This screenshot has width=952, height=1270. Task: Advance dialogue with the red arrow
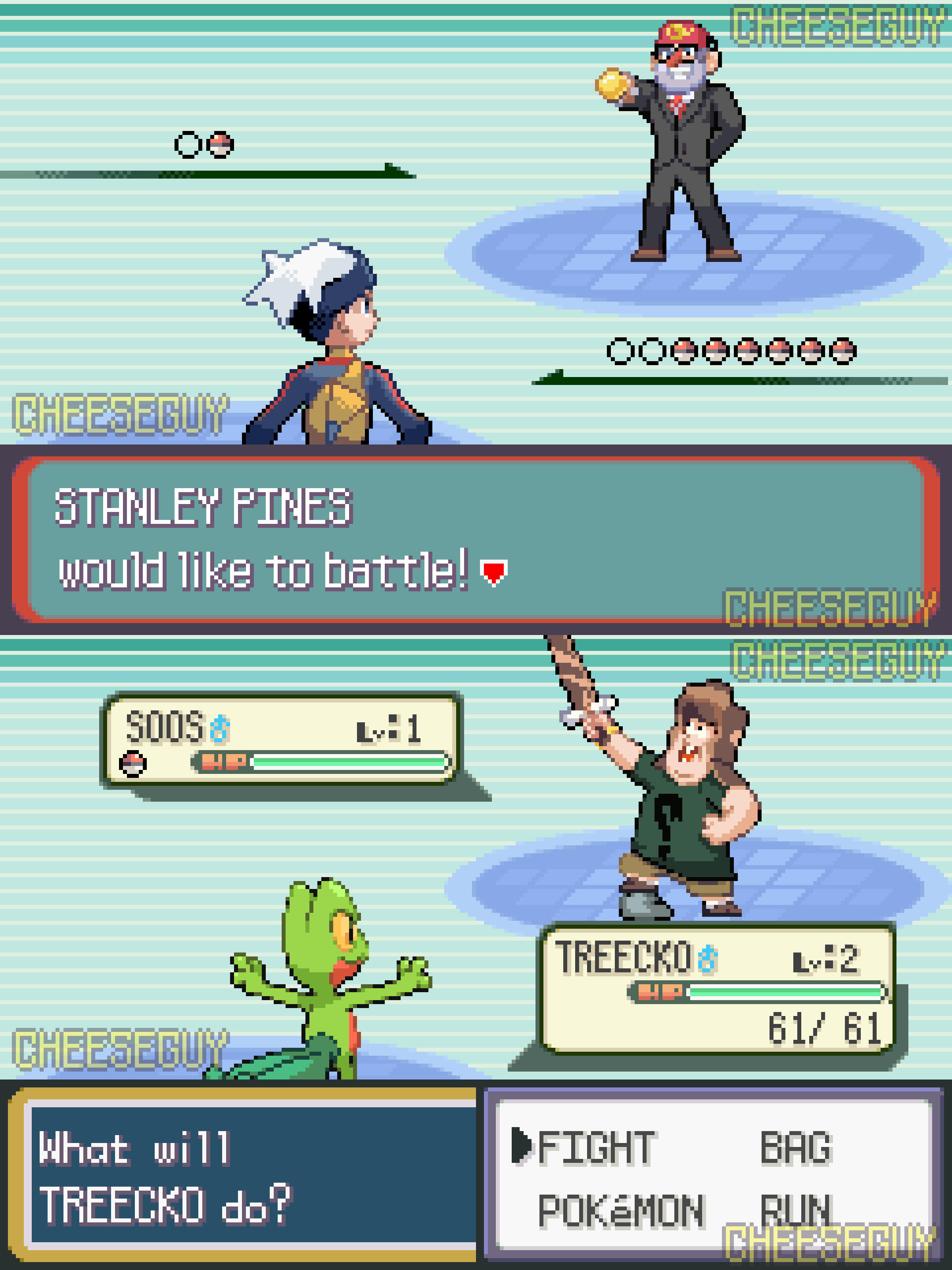494,572
